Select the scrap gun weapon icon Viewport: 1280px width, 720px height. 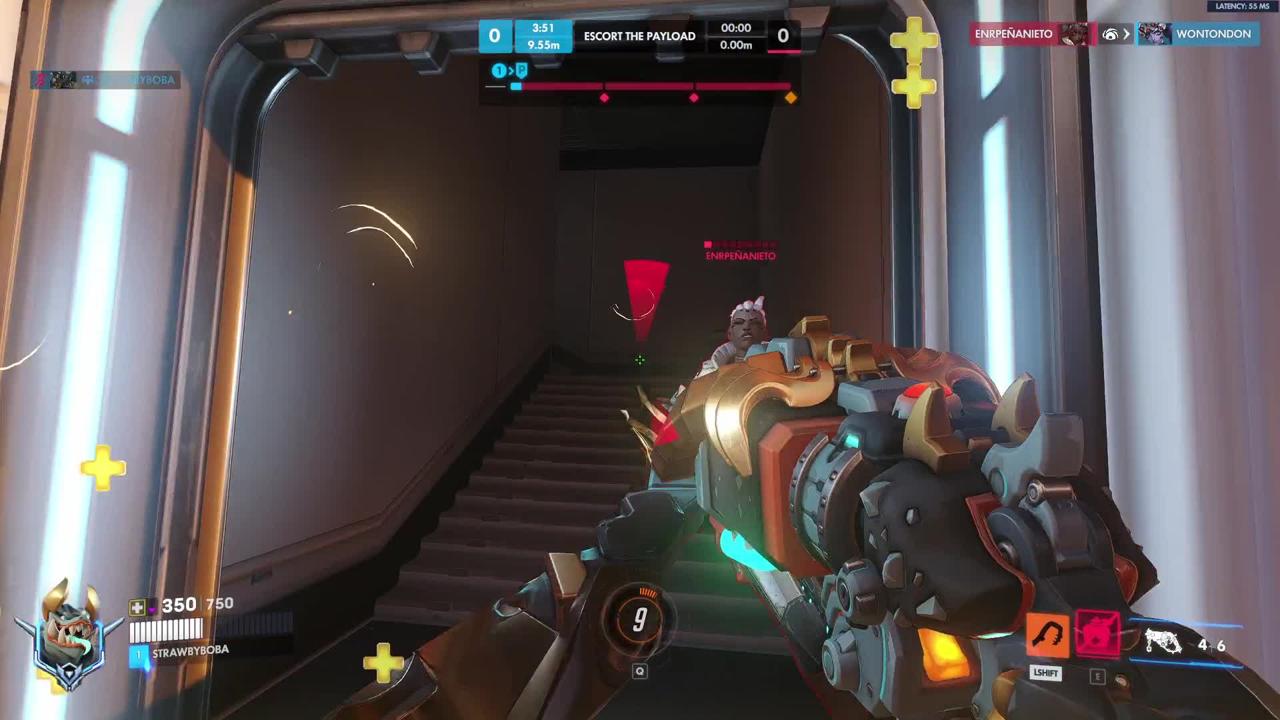coord(1163,641)
